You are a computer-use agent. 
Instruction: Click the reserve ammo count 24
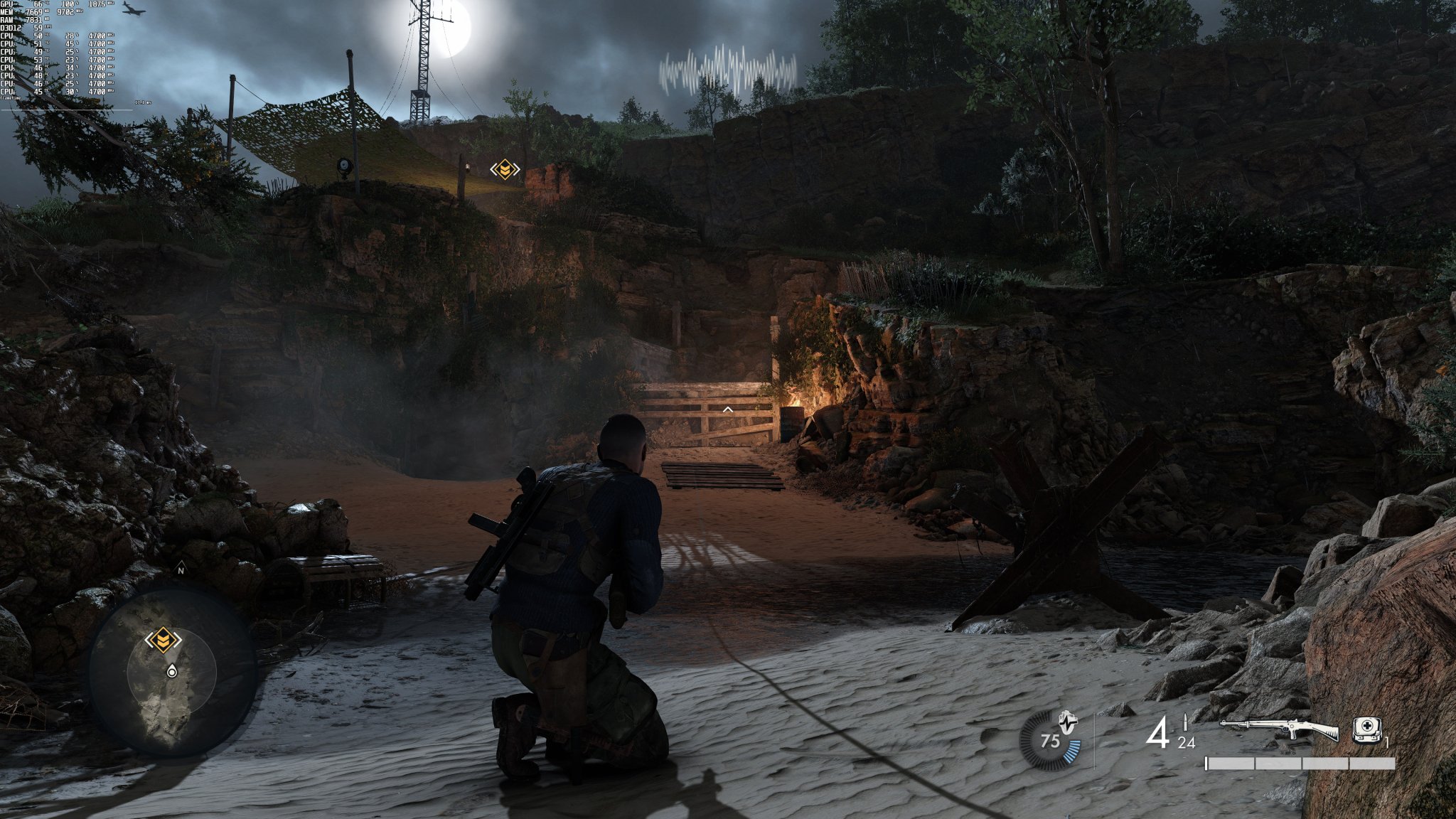click(x=1186, y=743)
